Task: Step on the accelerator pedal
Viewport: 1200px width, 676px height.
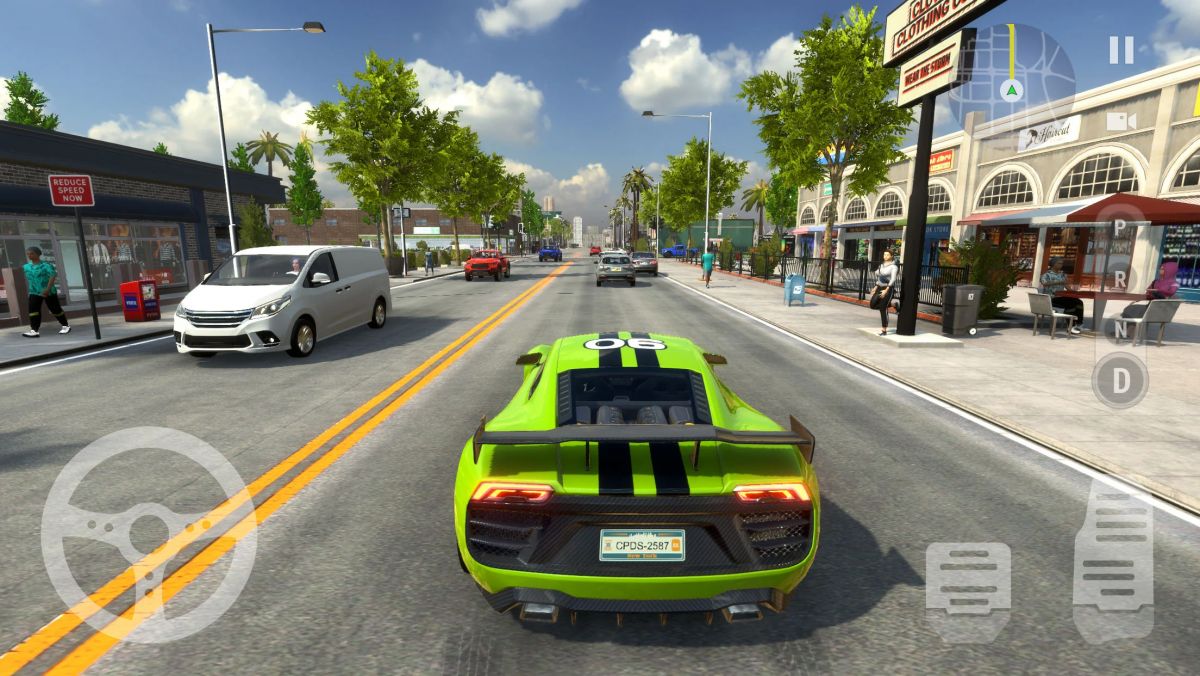Action: [1112, 560]
